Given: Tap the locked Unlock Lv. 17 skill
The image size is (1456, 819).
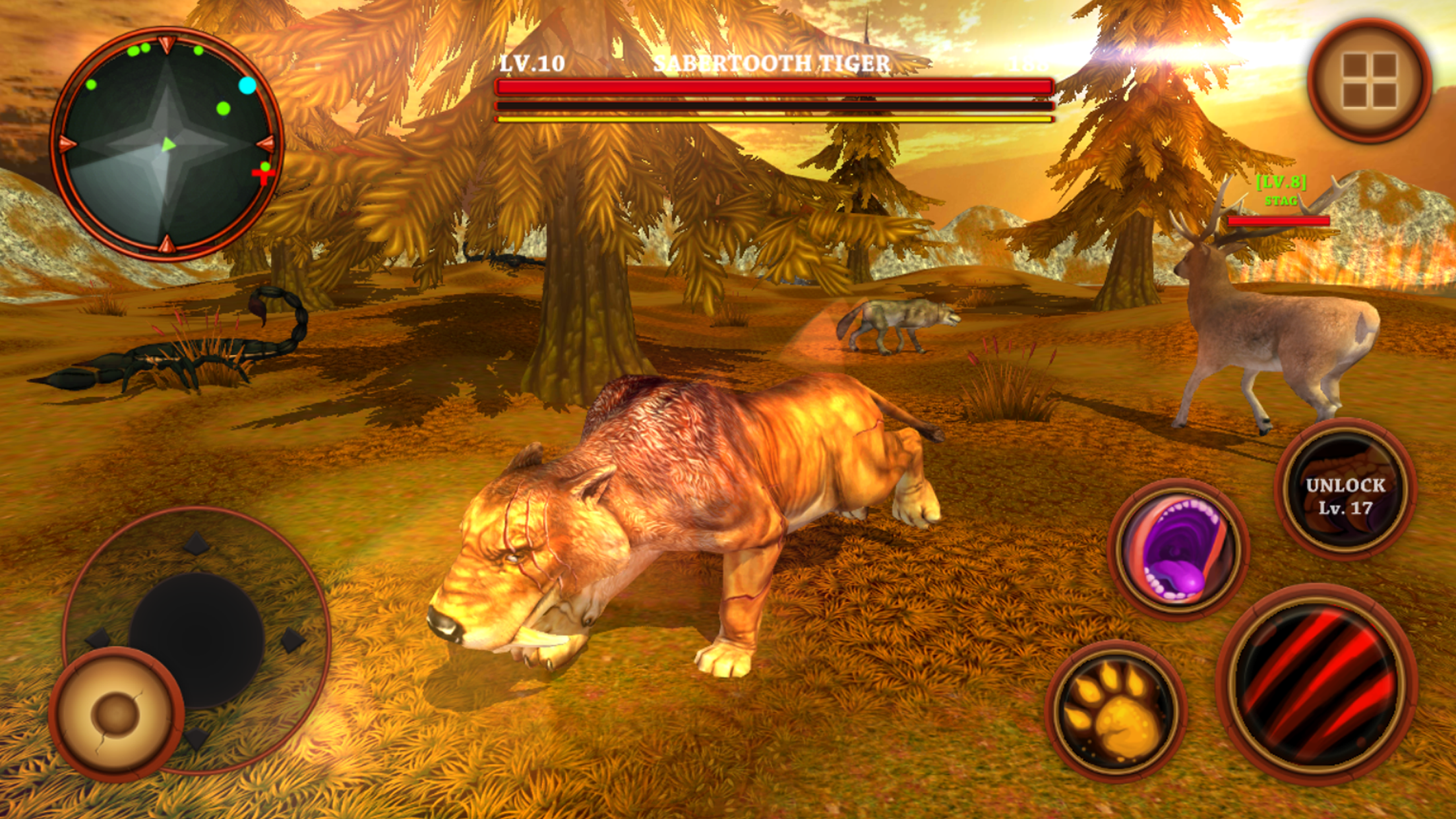Looking at the screenshot, I should coord(1345,489).
